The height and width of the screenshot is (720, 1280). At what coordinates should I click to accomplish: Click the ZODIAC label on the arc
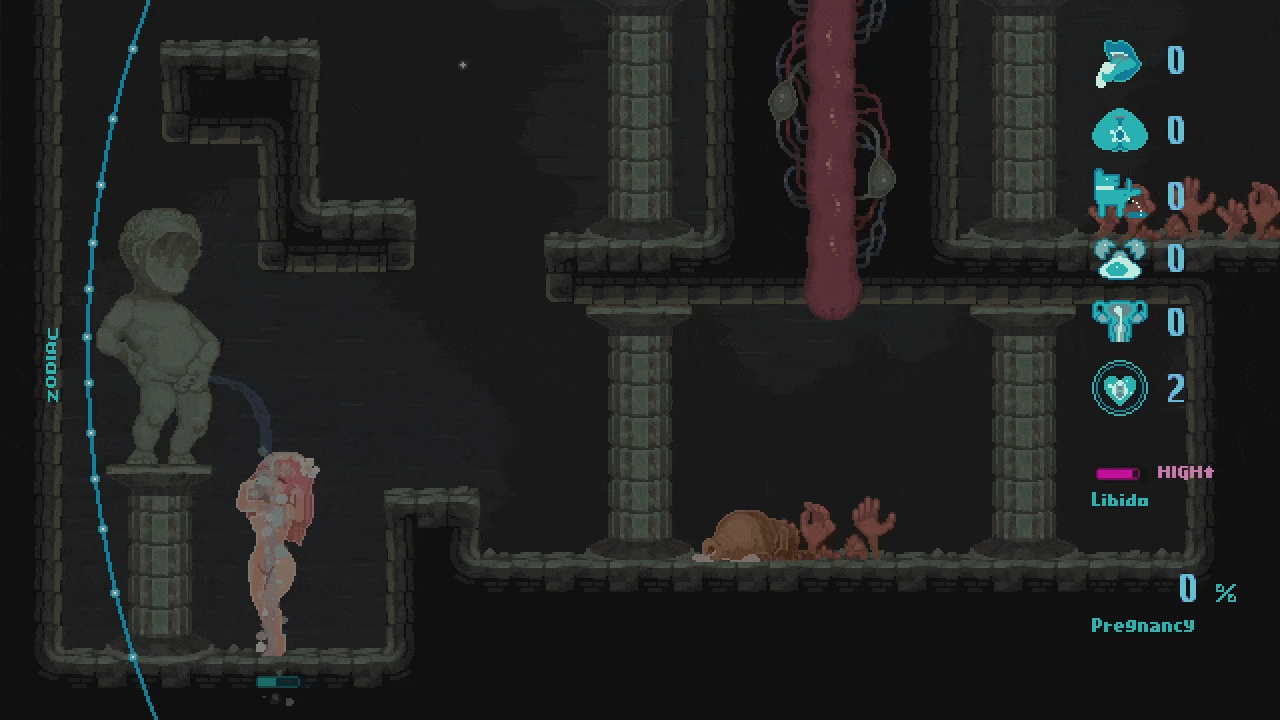point(53,364)
